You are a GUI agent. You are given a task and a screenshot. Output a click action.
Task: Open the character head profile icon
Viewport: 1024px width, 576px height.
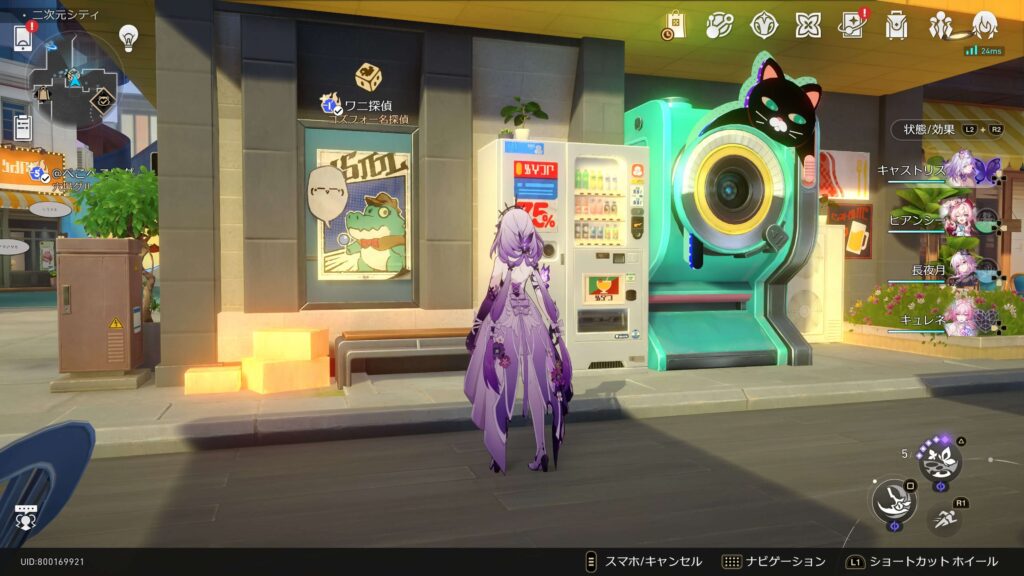point(985,25)
